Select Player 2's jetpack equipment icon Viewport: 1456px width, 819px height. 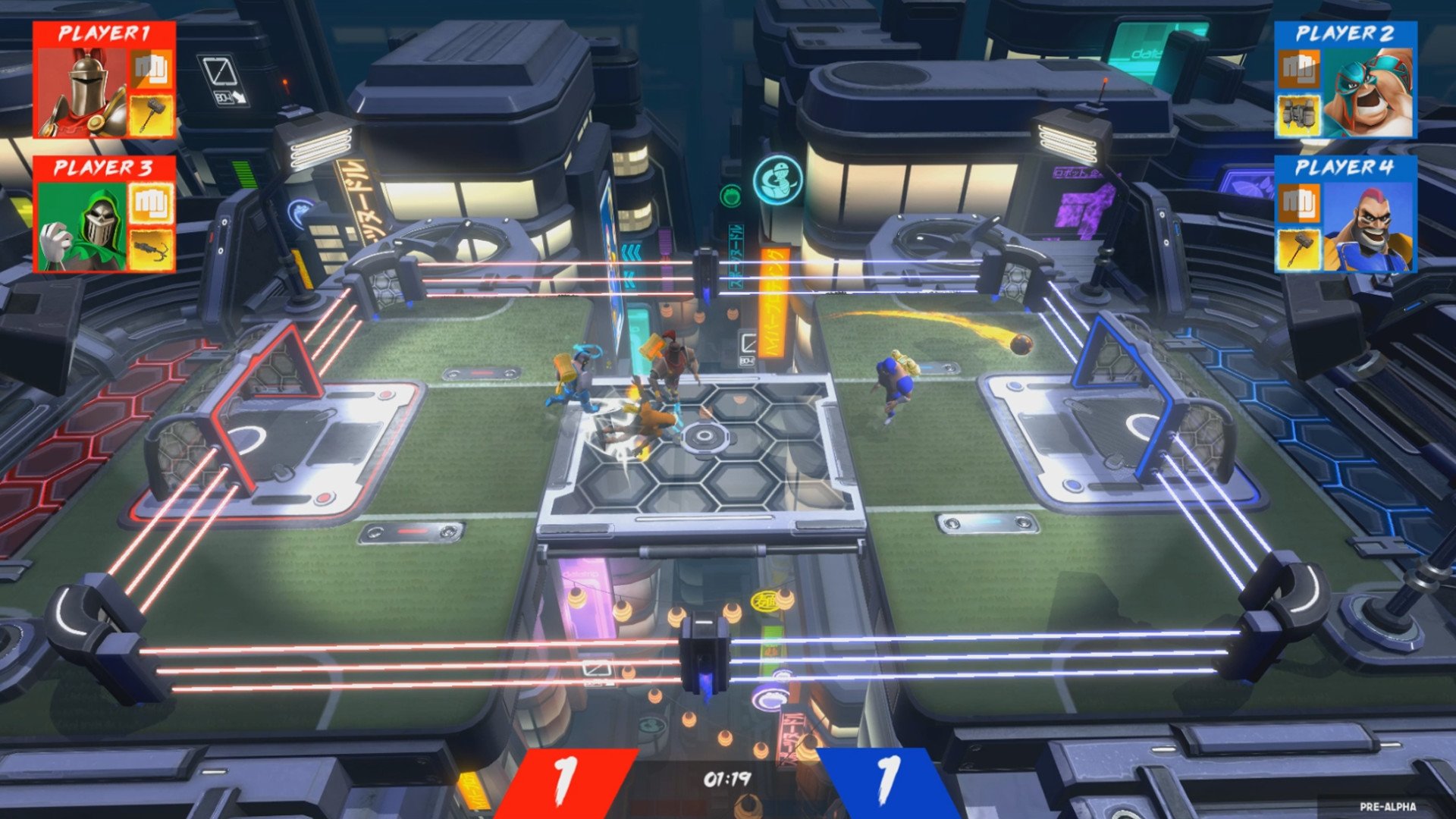click(x=1298, y=114)
